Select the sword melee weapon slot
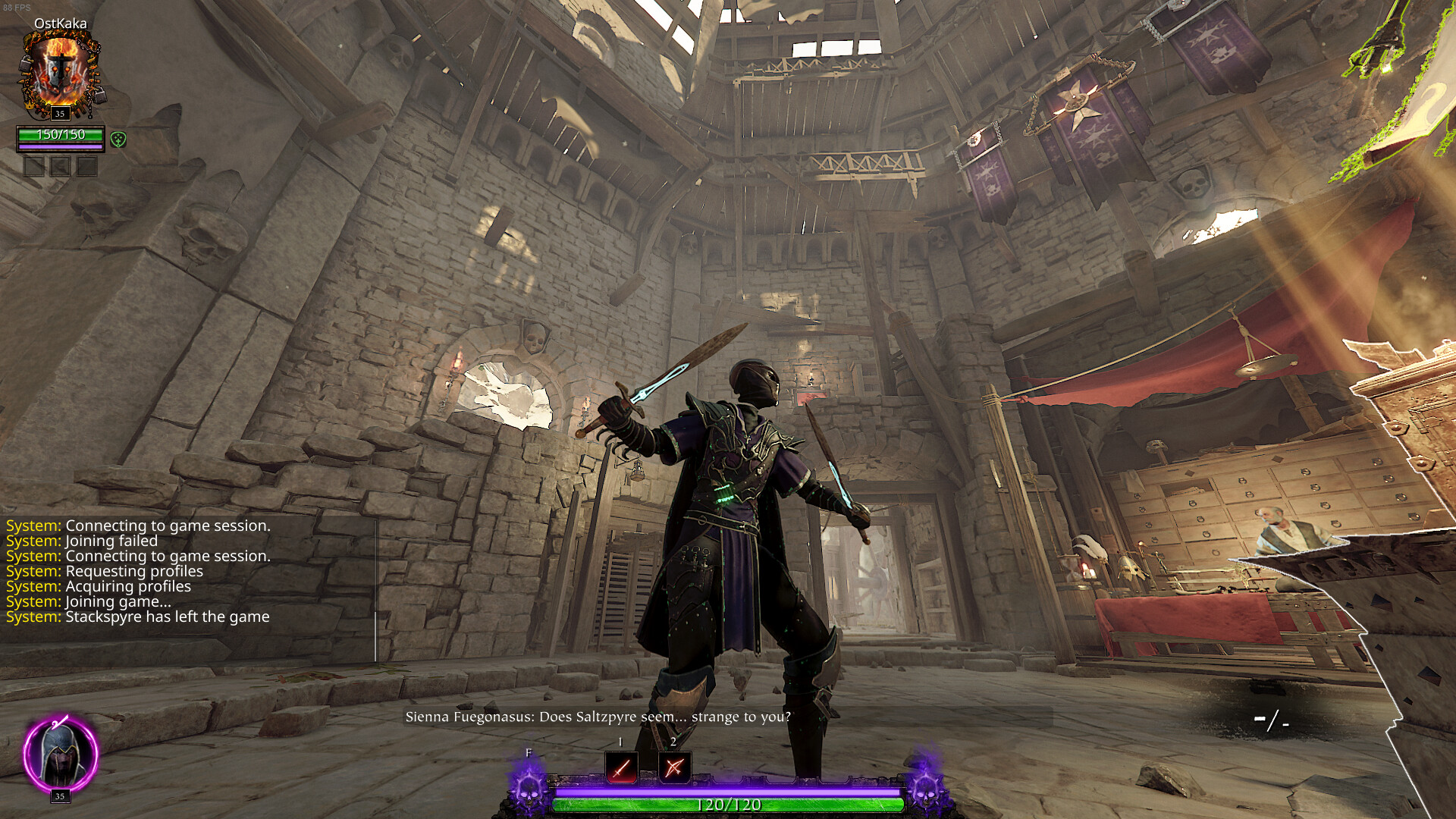Screen dimensions: 1456x819 tap(621, 767)
